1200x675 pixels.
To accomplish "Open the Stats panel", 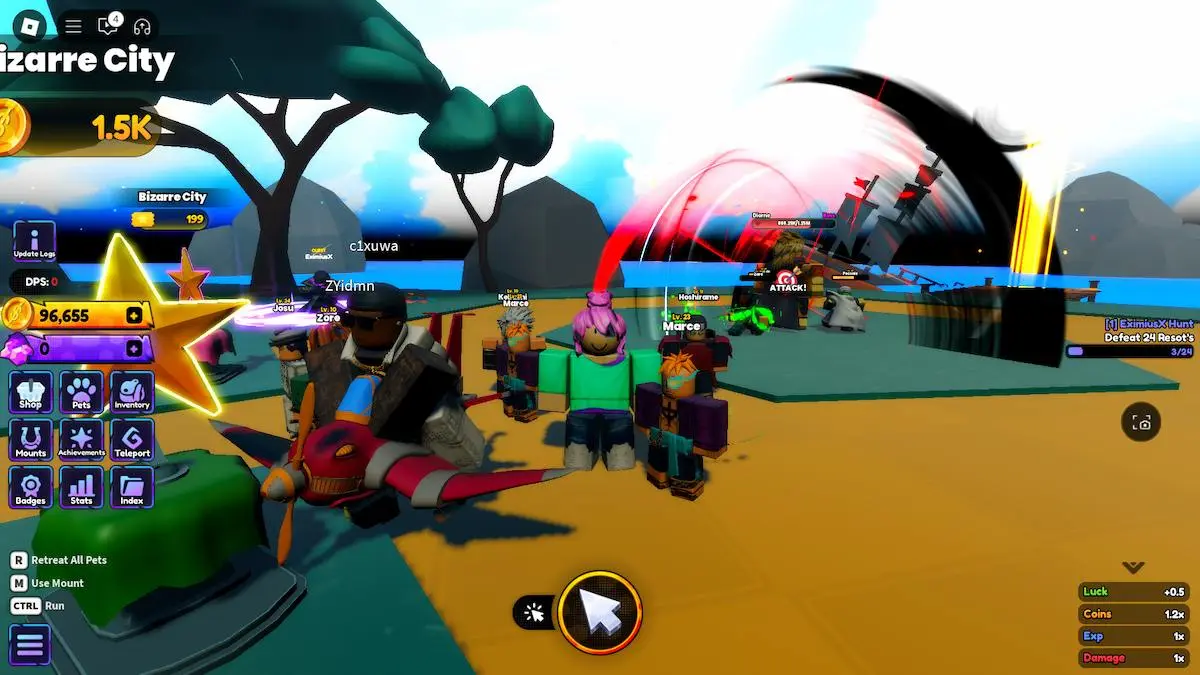I will pyautogui.click(x=81, y=488).
